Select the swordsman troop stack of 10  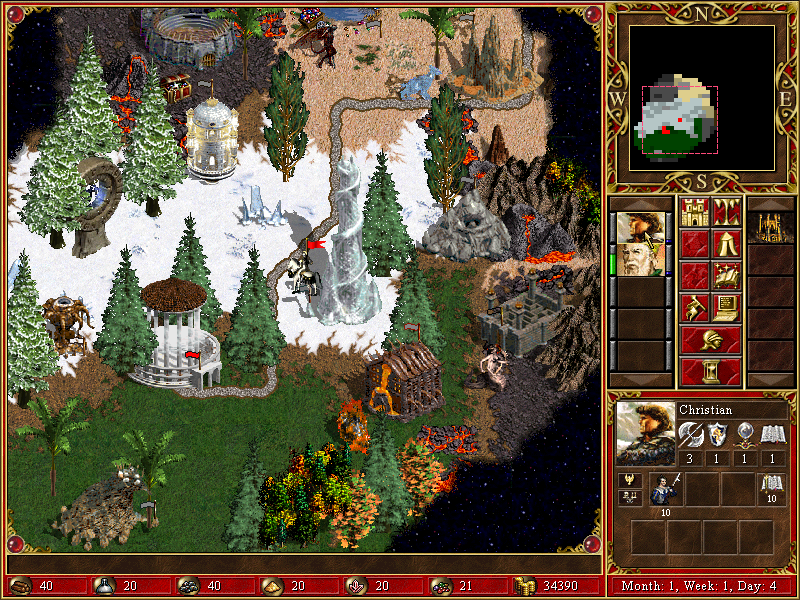click(x=664, y=491)
